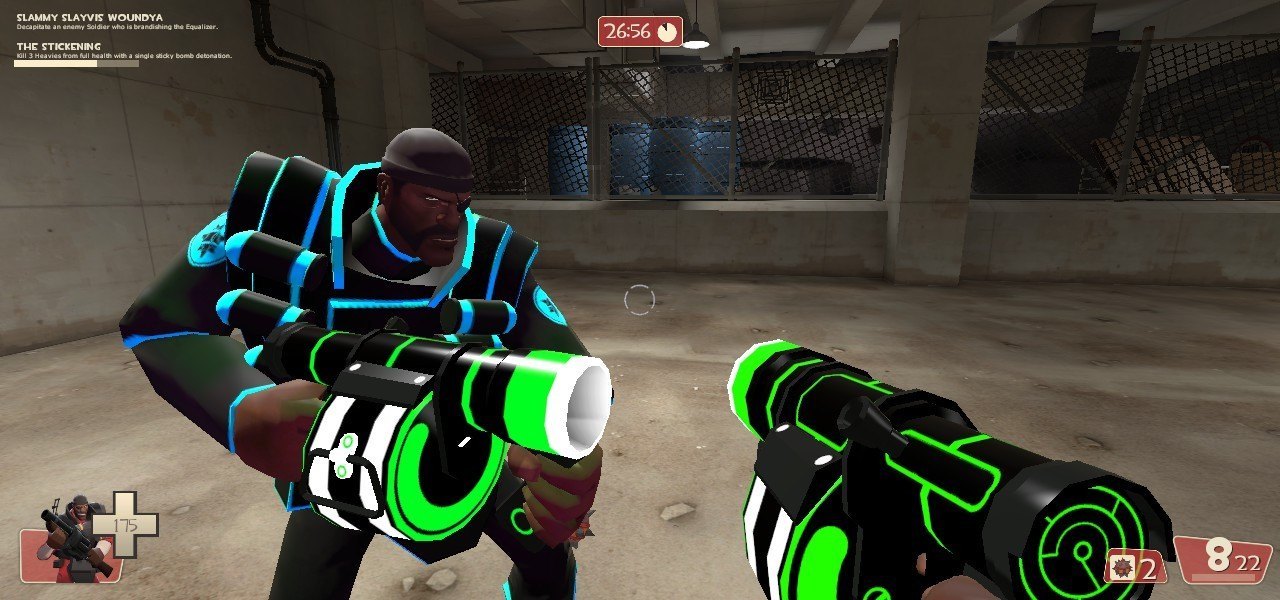Click The Stickening achievement tracker entry
This screenshot has height=600, width=1280.
point(58,46)
